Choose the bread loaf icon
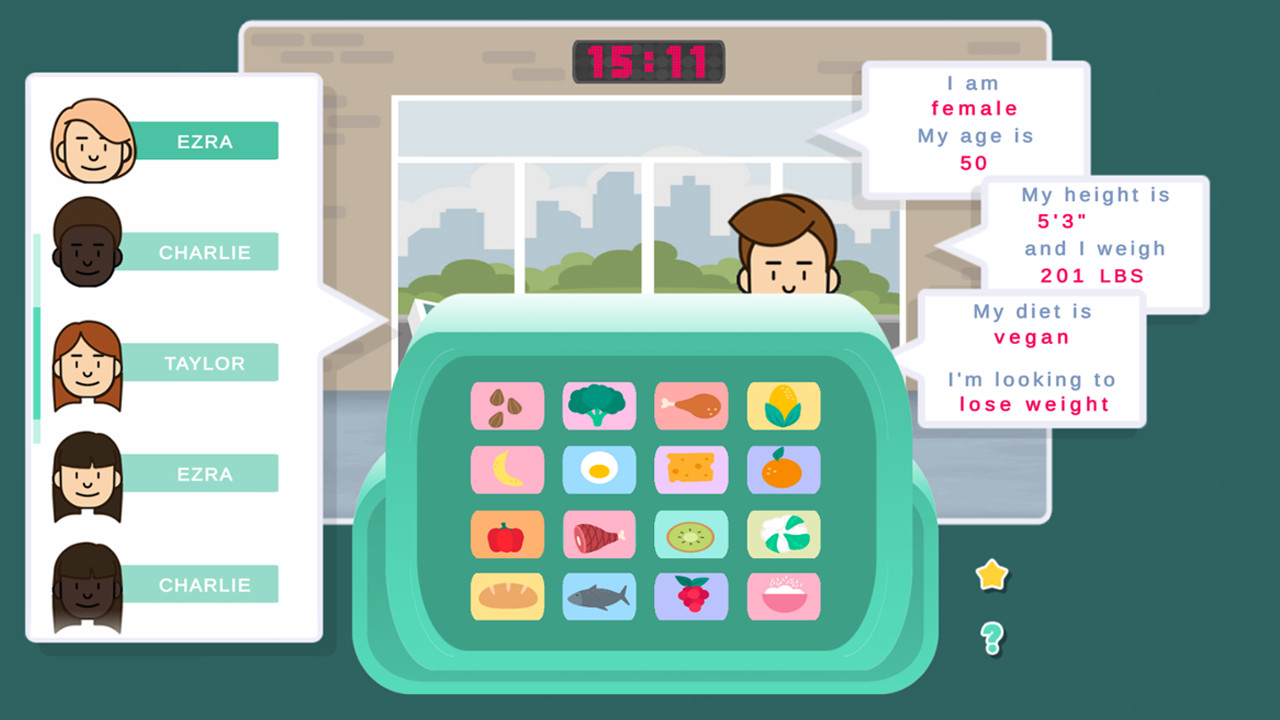This screenshot has width=1280, height=720. point(507,597)
